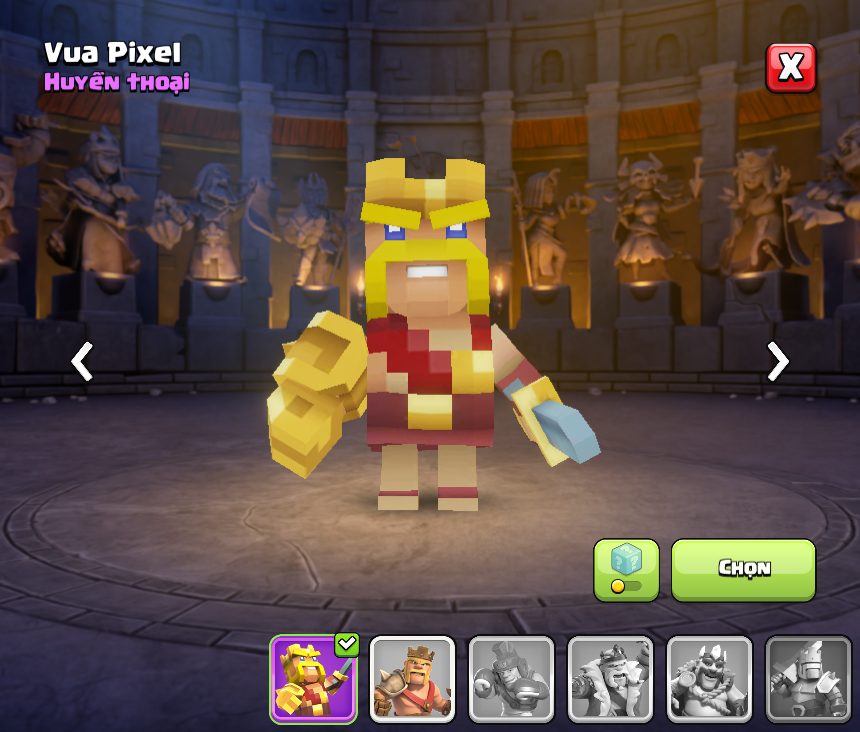Image resolution: width=860 pixels, height=732 pixels.
Task: Select the Pixel King skin thumbnail
Action: (x=313, y=679)
